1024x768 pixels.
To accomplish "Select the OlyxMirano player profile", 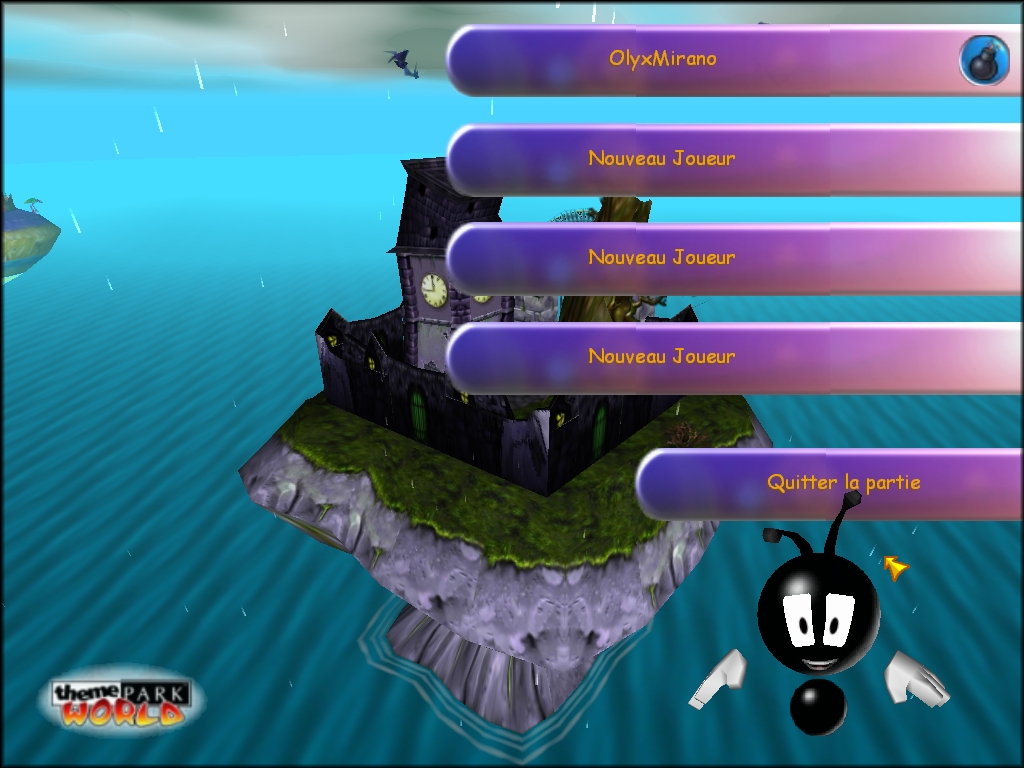I will click(x=662, y=59).
